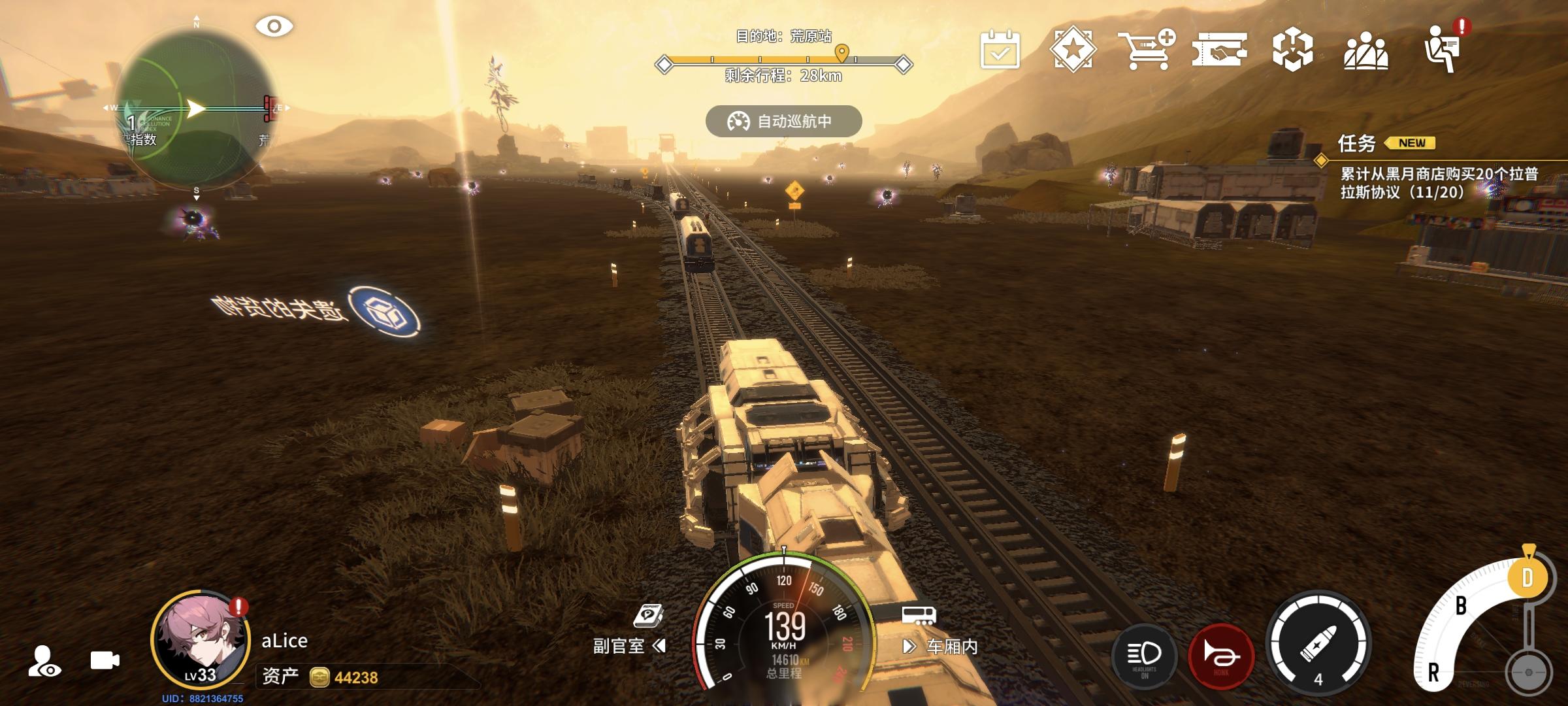Sound the red honk horn button
This screenshot has width=1568, height=706.
(1220, 656)
